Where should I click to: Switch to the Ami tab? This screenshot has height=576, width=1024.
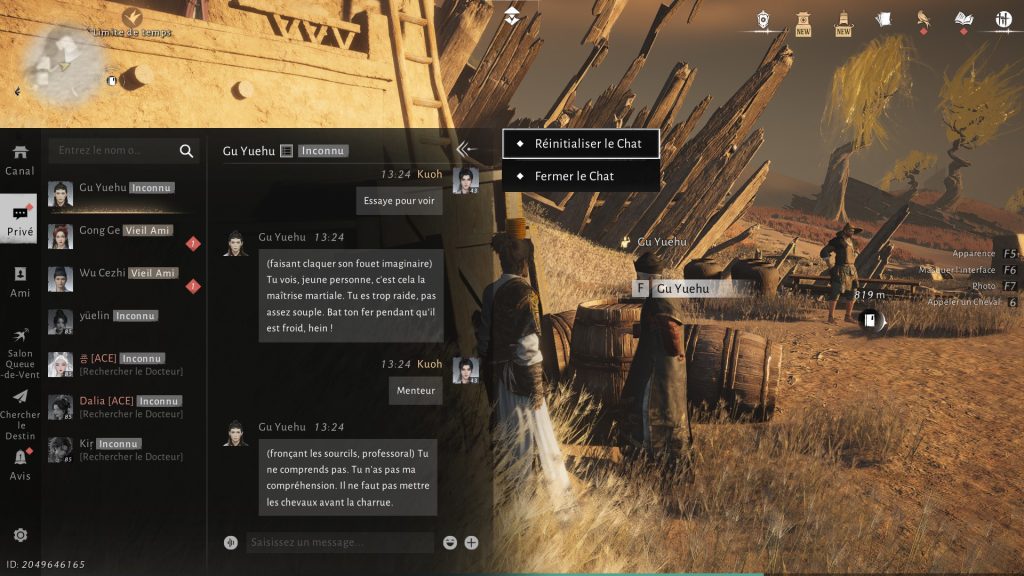tap(20, 282)
